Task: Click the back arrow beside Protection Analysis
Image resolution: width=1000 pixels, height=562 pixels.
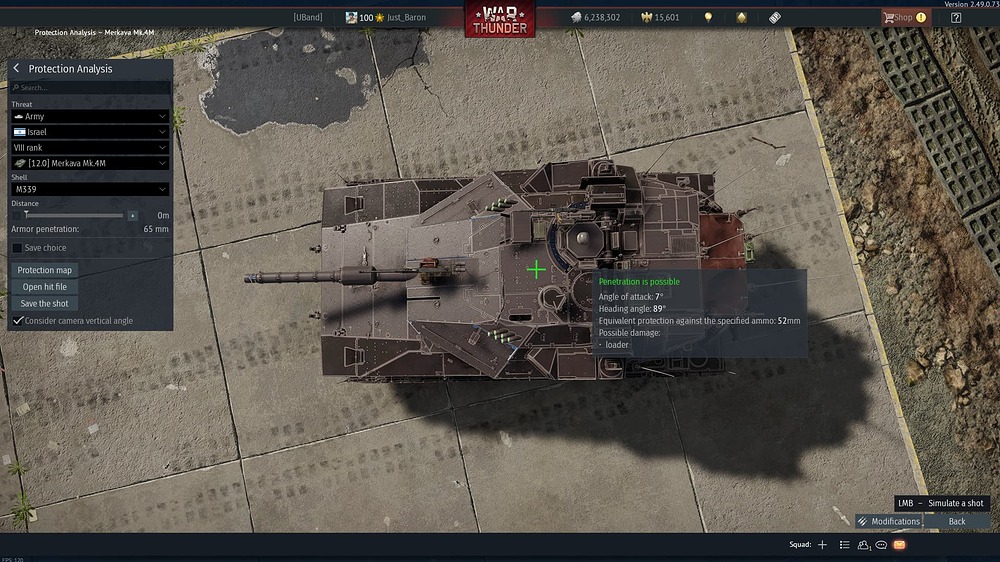Action: point(17,69)
